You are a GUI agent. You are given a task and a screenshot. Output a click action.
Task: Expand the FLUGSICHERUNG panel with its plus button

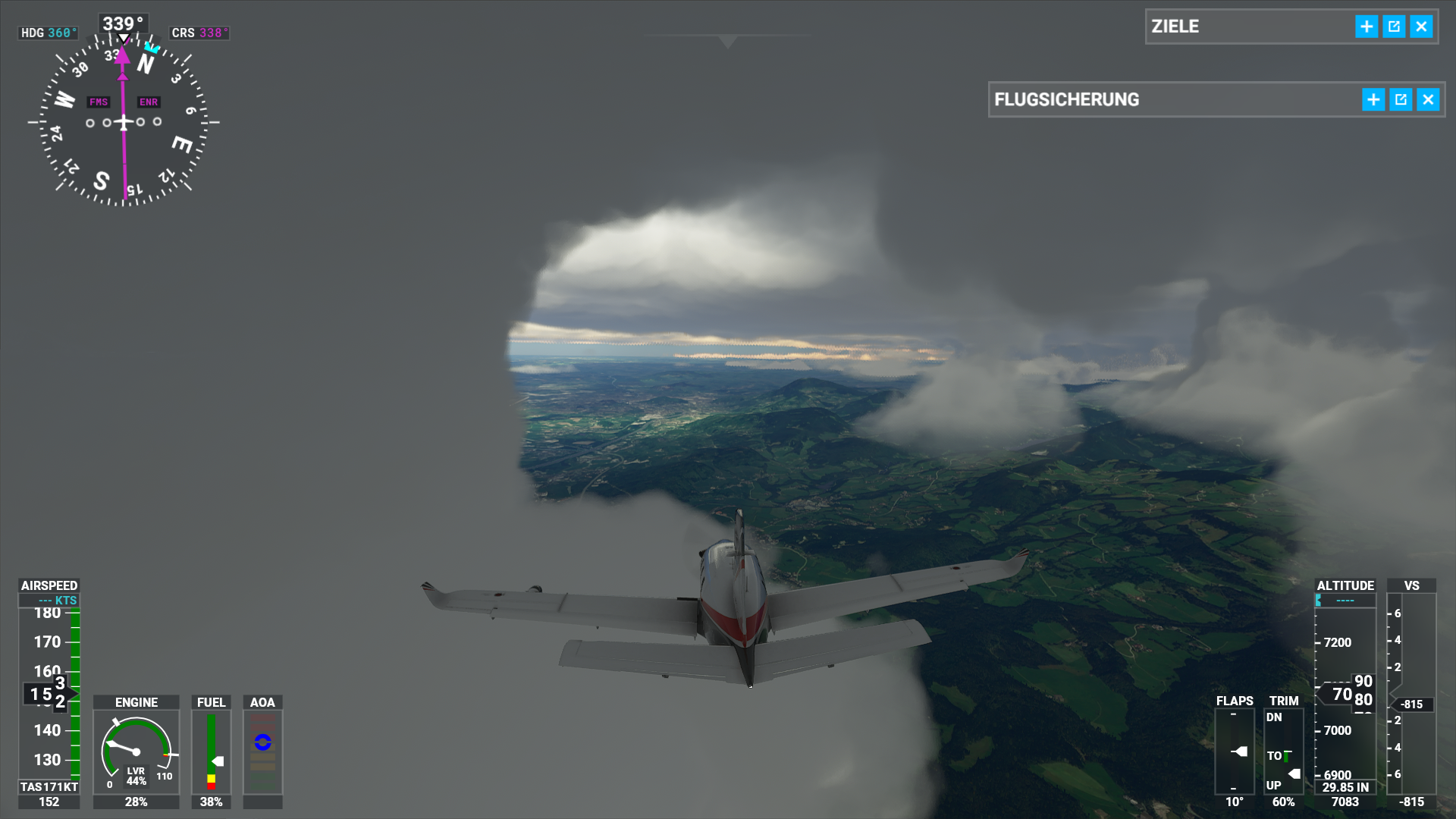(1373, 99)
